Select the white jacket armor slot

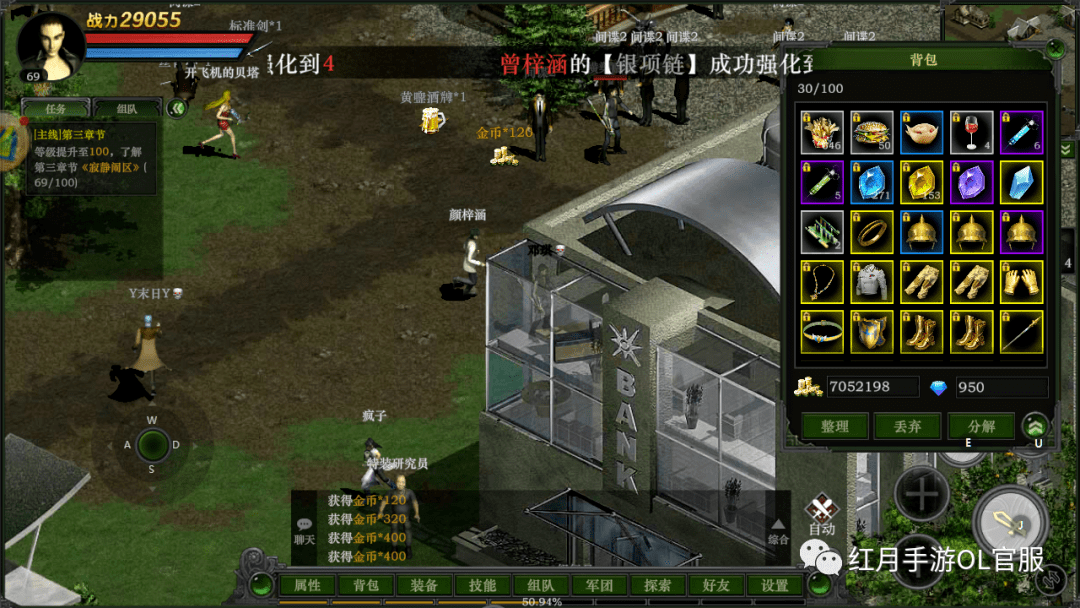pyautogui.click(x=872, y=282)
